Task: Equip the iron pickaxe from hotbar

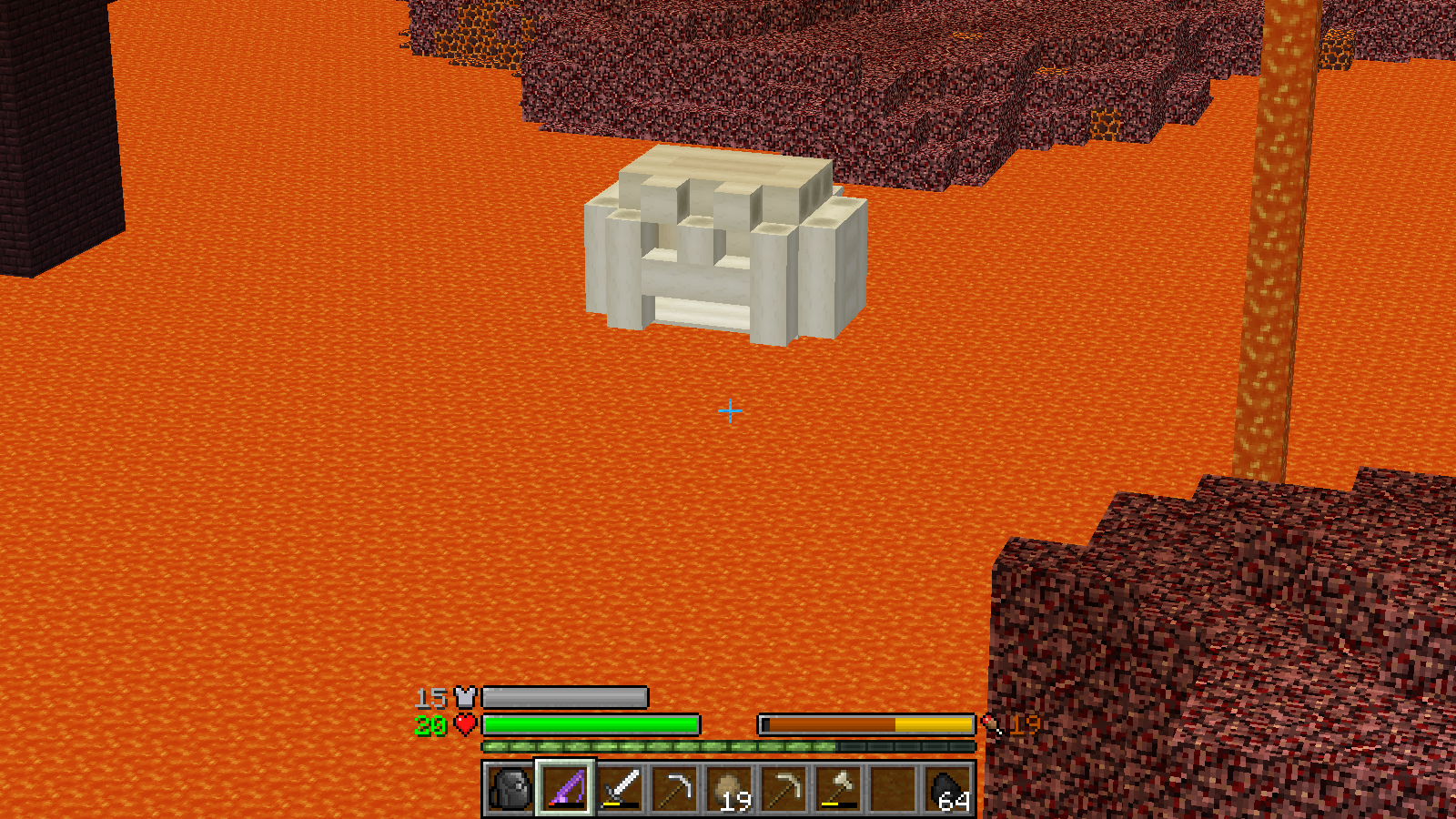Action: (x=674, y=788)
